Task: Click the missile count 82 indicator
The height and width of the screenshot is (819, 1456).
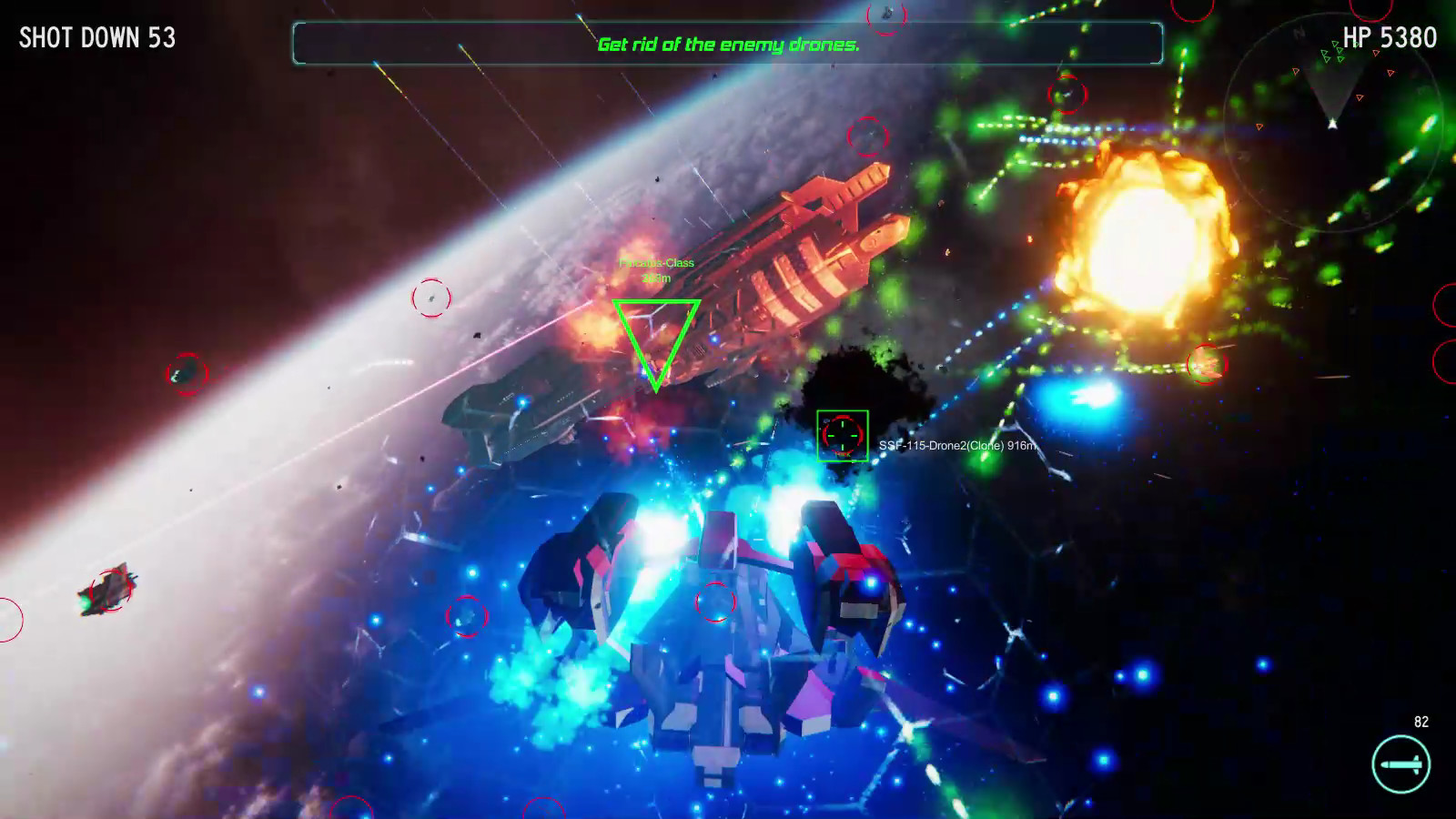Action: (x=1420, y=723)
